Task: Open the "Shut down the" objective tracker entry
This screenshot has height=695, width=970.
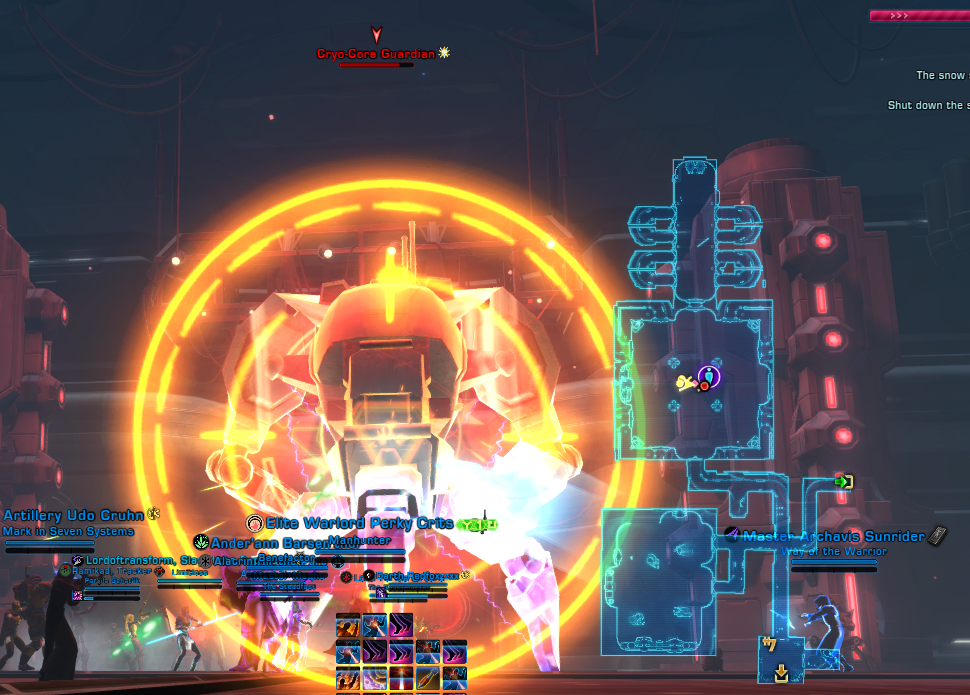Action: click(927, 105)
